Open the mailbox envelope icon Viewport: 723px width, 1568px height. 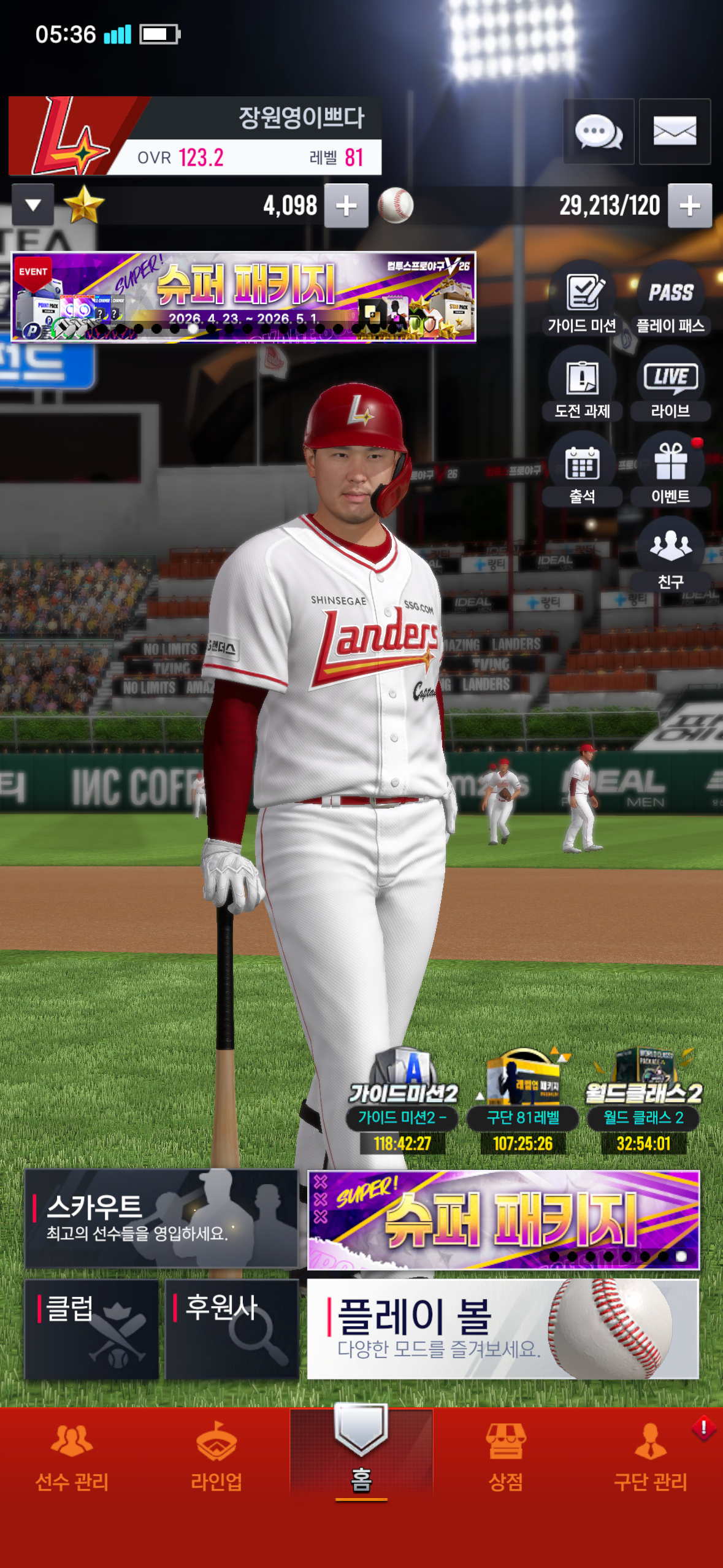(675, 131)
